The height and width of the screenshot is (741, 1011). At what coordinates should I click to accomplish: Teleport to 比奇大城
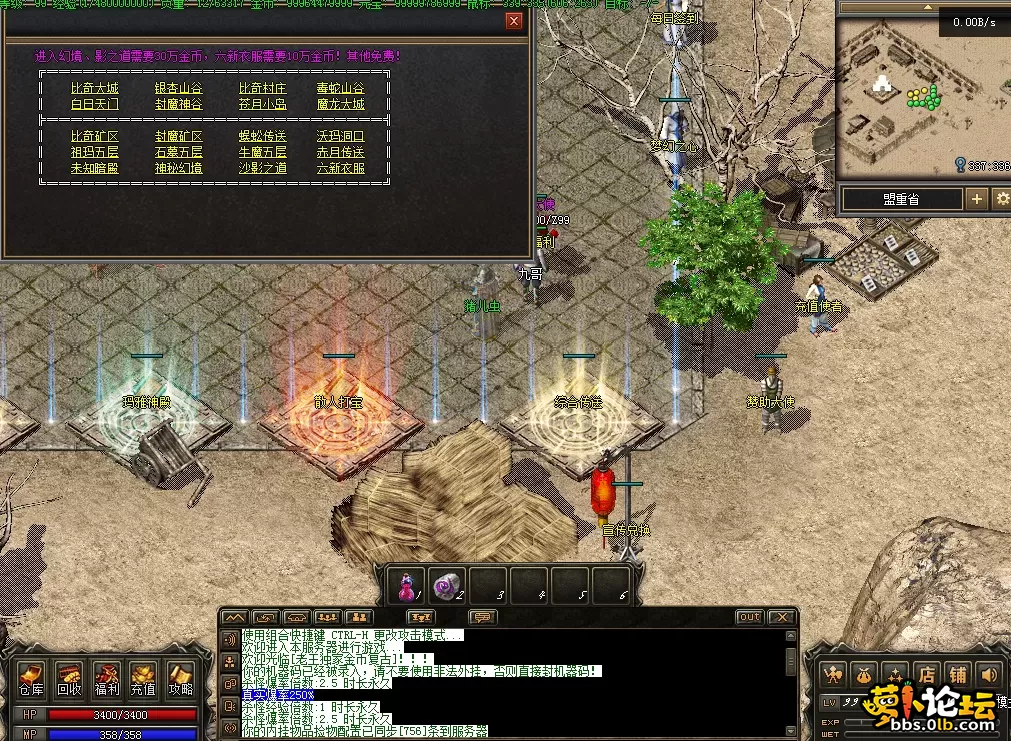point(94,88)
